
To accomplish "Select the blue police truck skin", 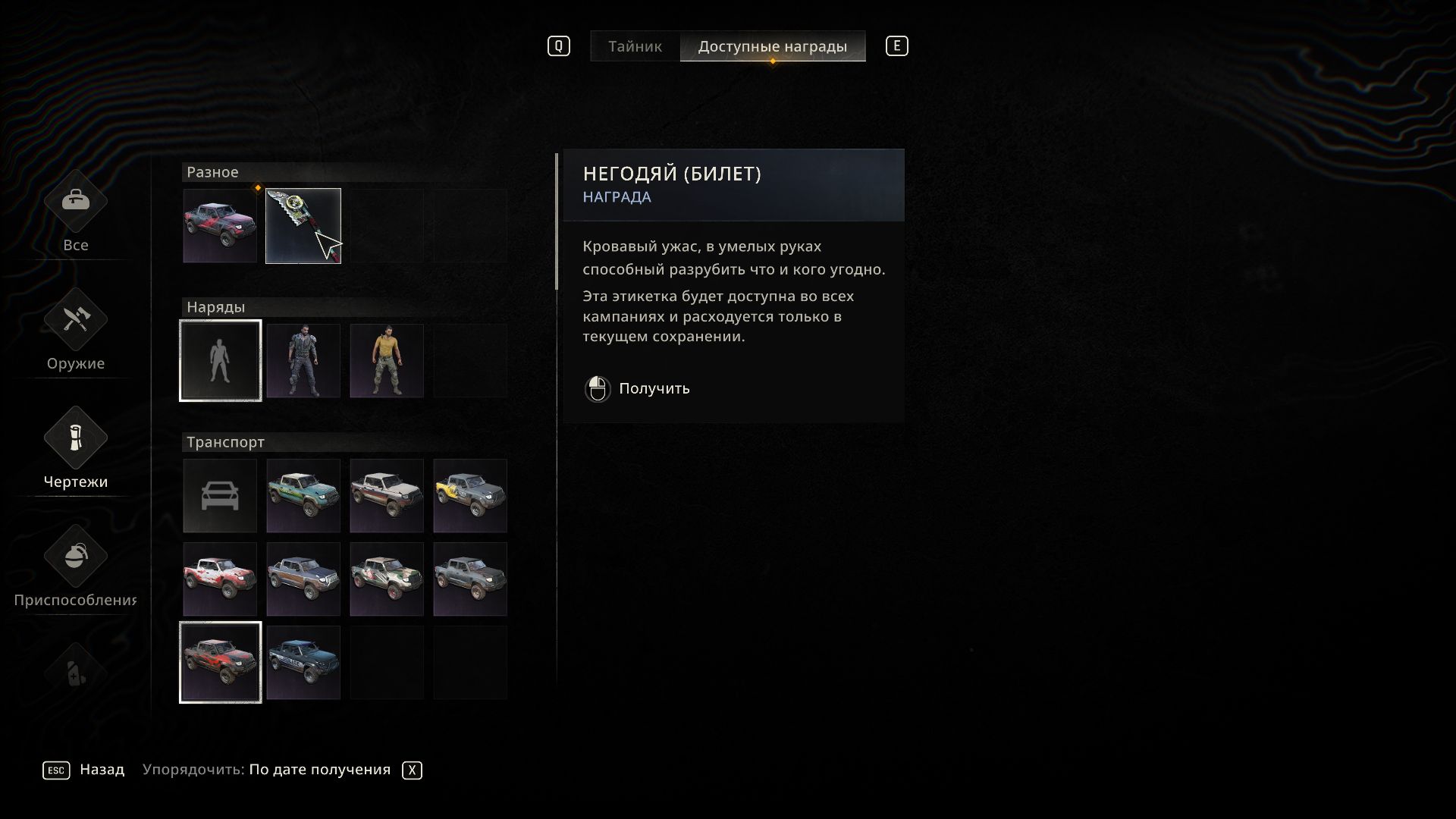I will coord(303,663).
